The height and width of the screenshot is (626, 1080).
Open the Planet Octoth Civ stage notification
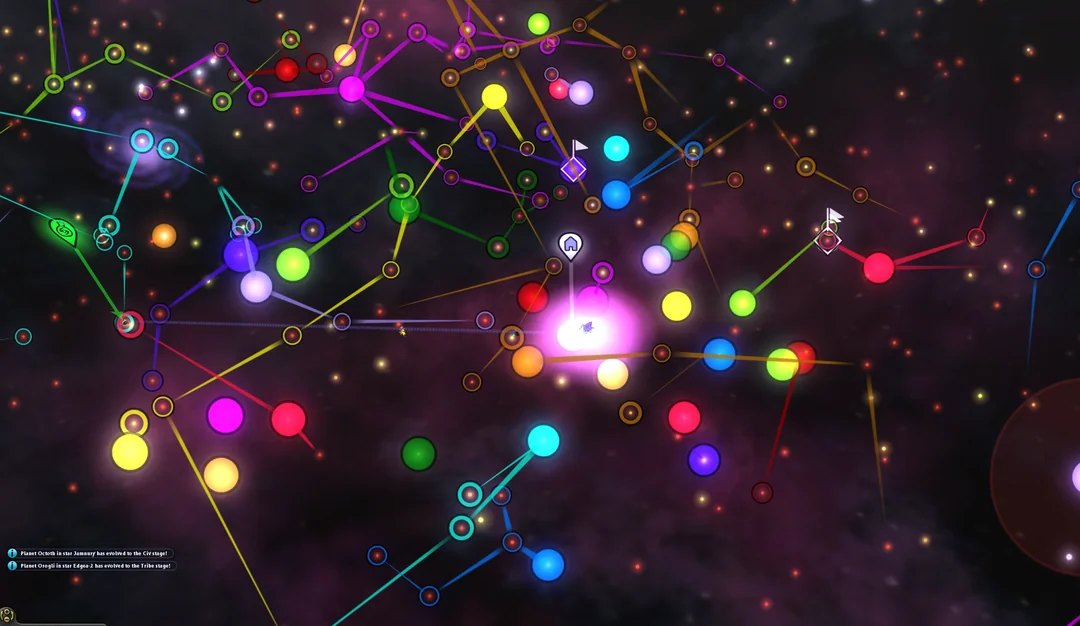[90, 553]
